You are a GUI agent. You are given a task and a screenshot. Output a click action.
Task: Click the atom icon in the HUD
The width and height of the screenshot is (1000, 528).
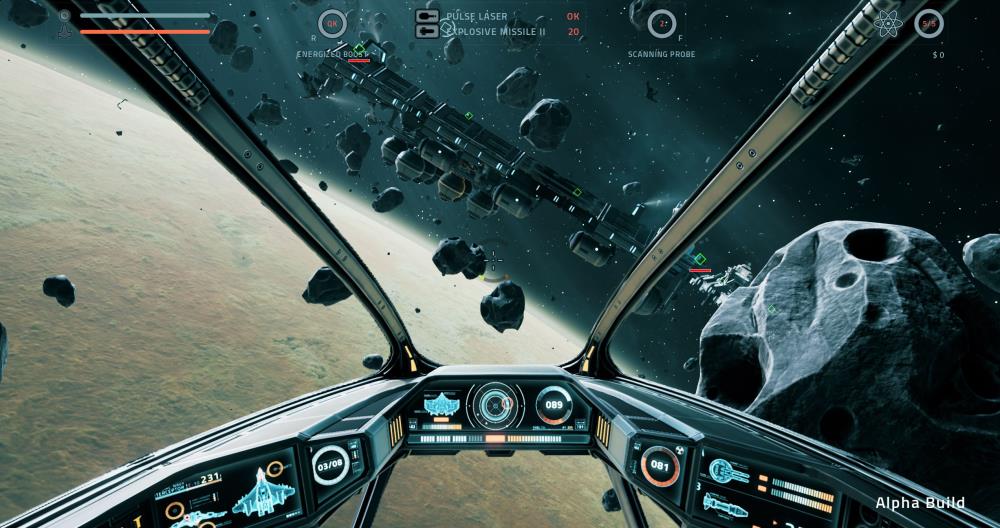point(887,23)
